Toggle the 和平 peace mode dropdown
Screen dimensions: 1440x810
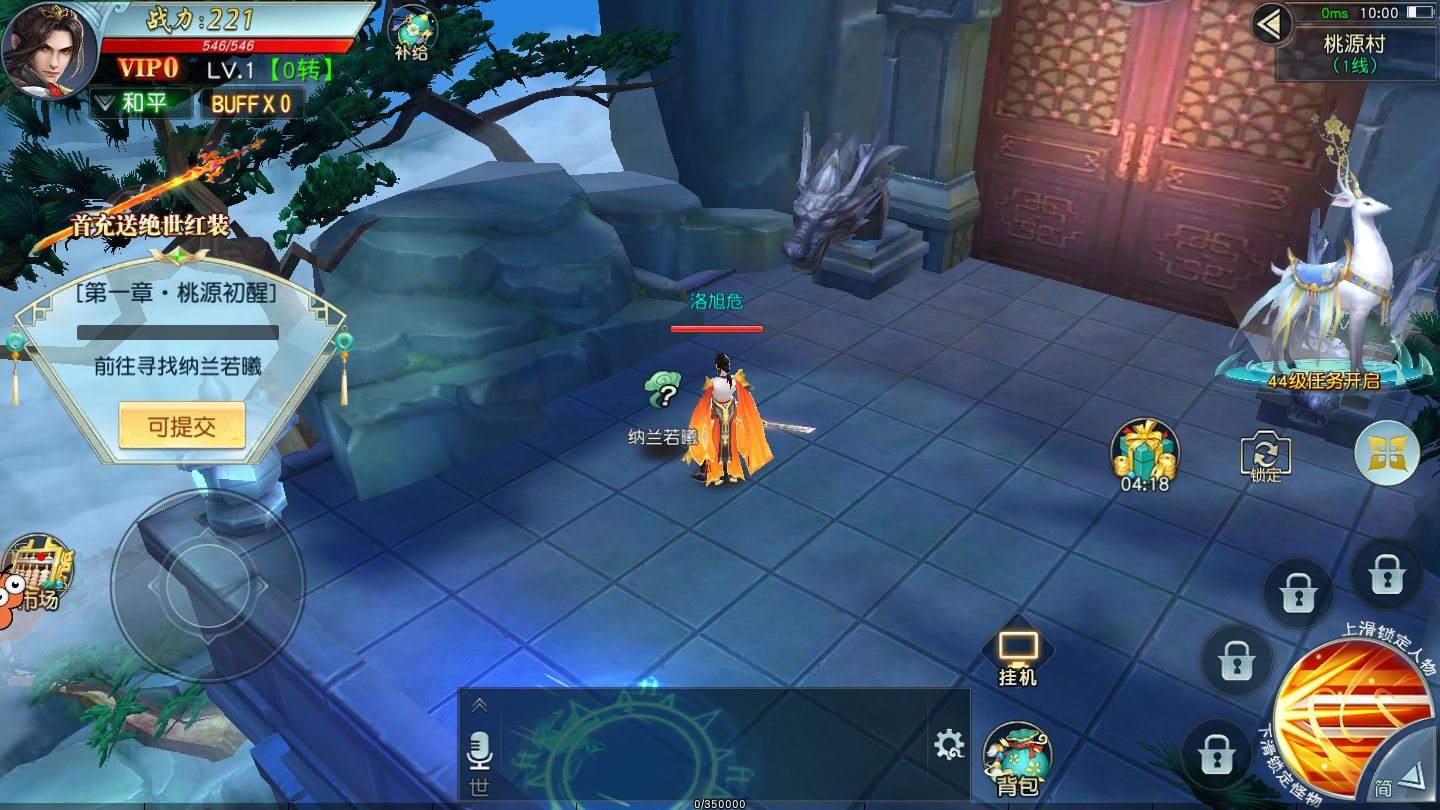tap(141, 103)
